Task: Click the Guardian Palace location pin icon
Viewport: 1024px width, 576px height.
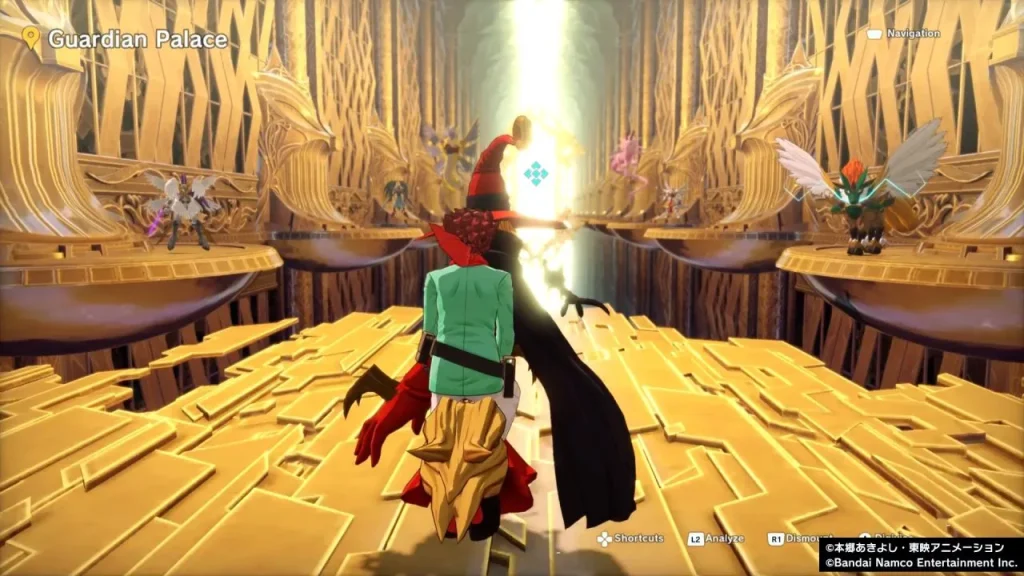Action: click(31, 39)
